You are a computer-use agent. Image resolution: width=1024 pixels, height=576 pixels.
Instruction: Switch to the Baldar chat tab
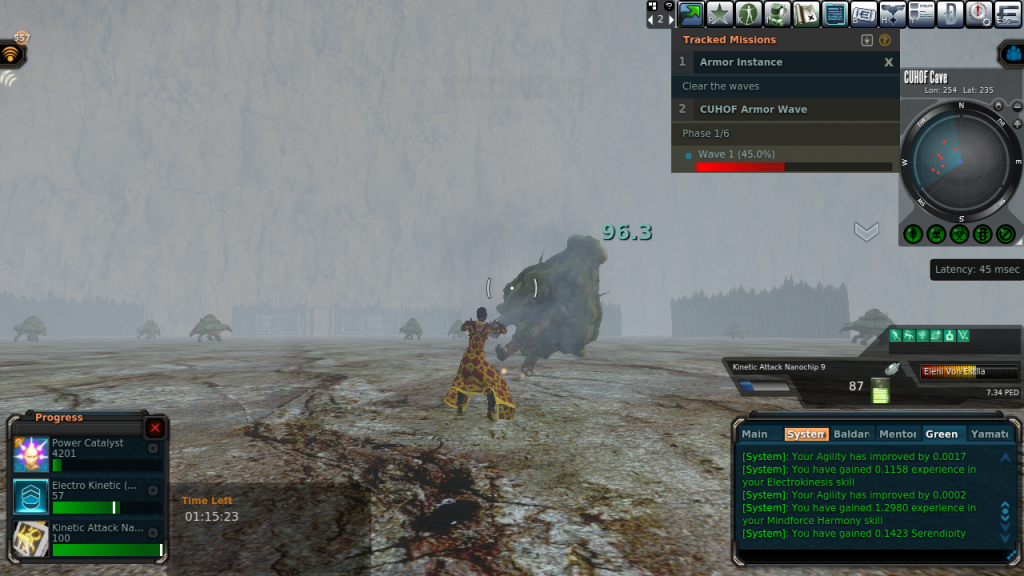pyautogui.click(x=851, y=434)
